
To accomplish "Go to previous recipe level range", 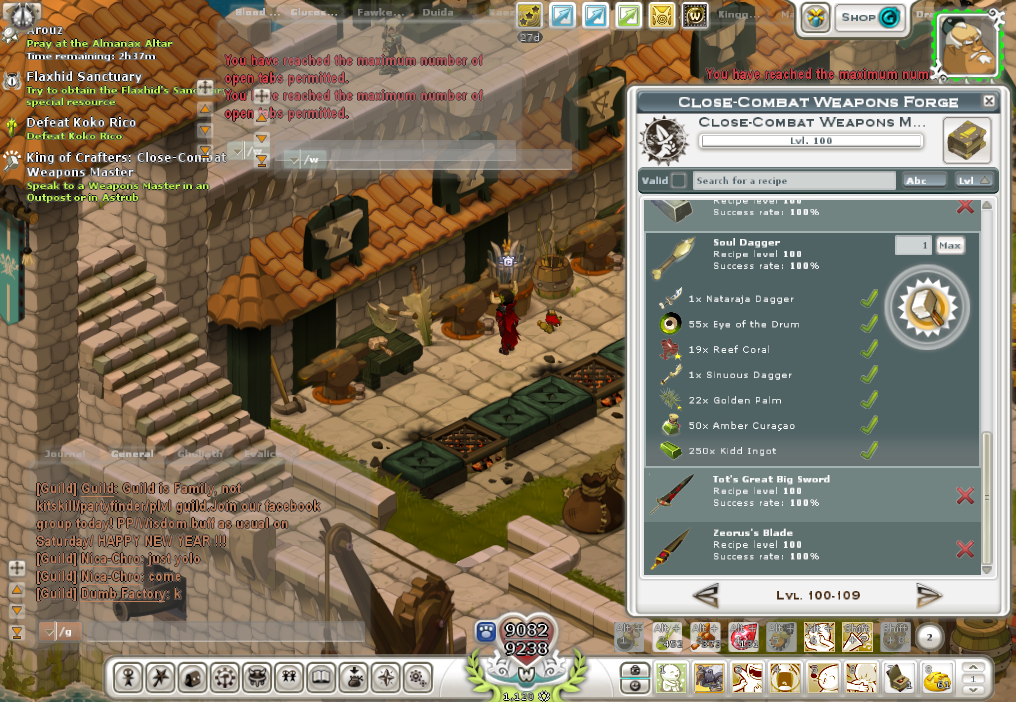I will tap(705, 596).
